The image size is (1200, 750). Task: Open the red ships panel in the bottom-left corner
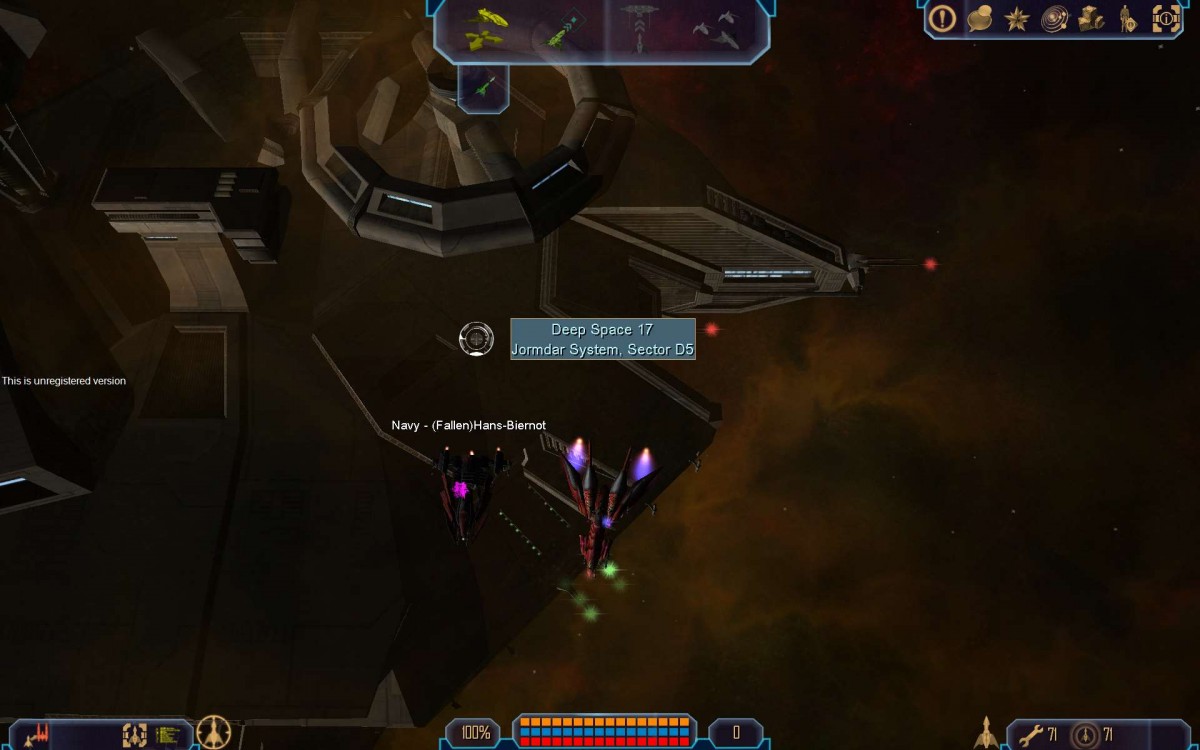[37, 735]
